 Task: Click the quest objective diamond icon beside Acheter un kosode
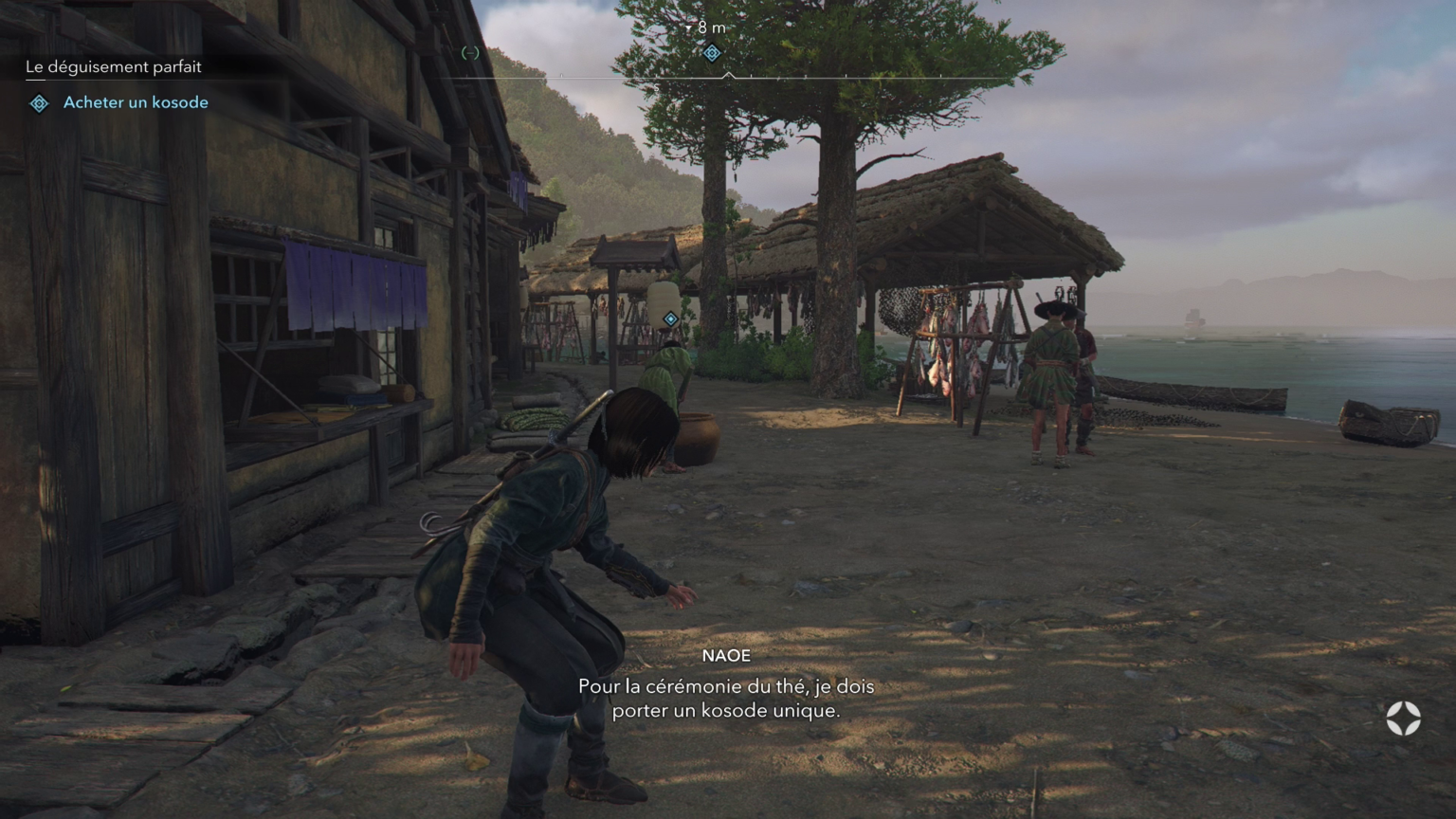(x=38, y=102)
